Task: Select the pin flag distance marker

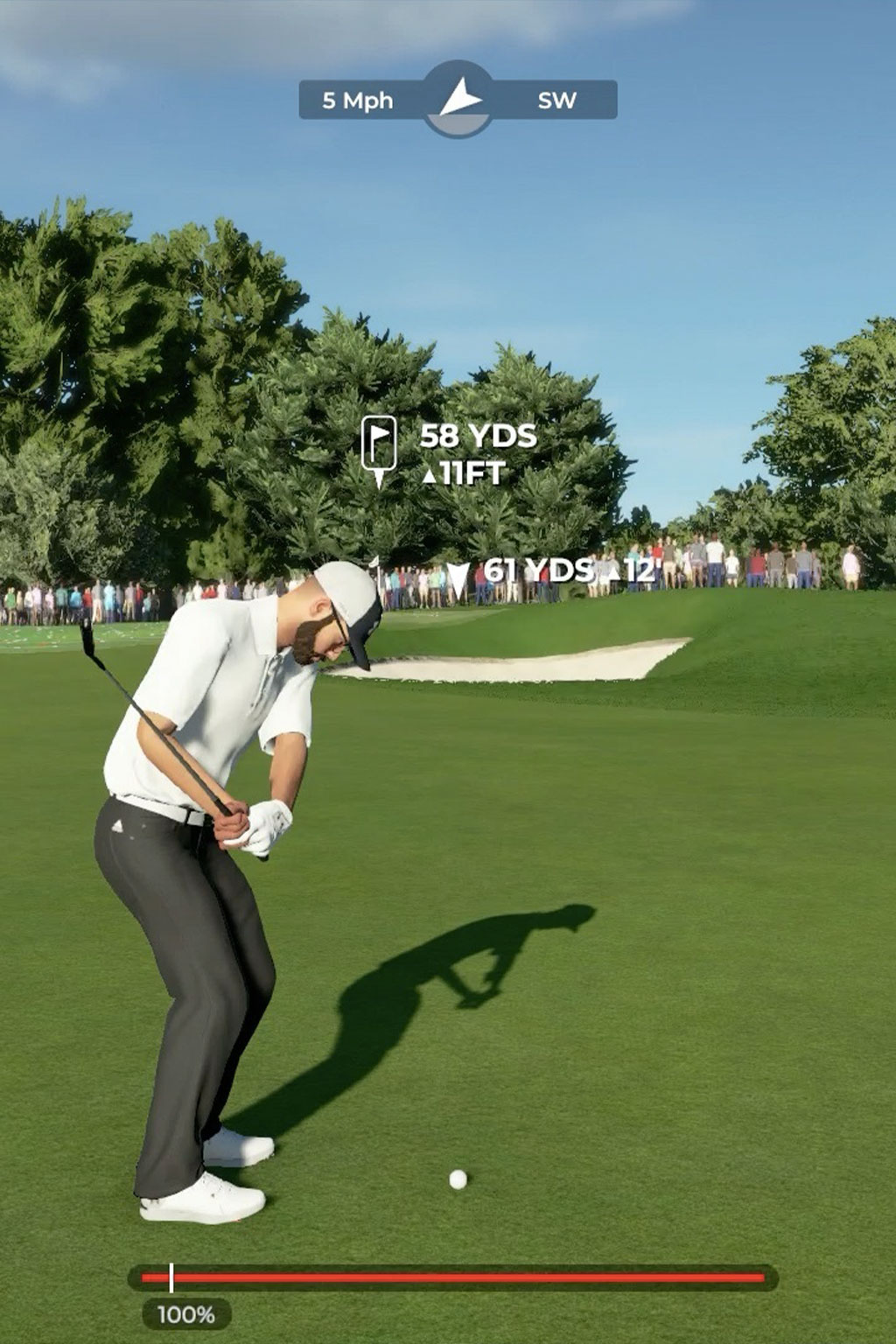Action: coord(379,446)
